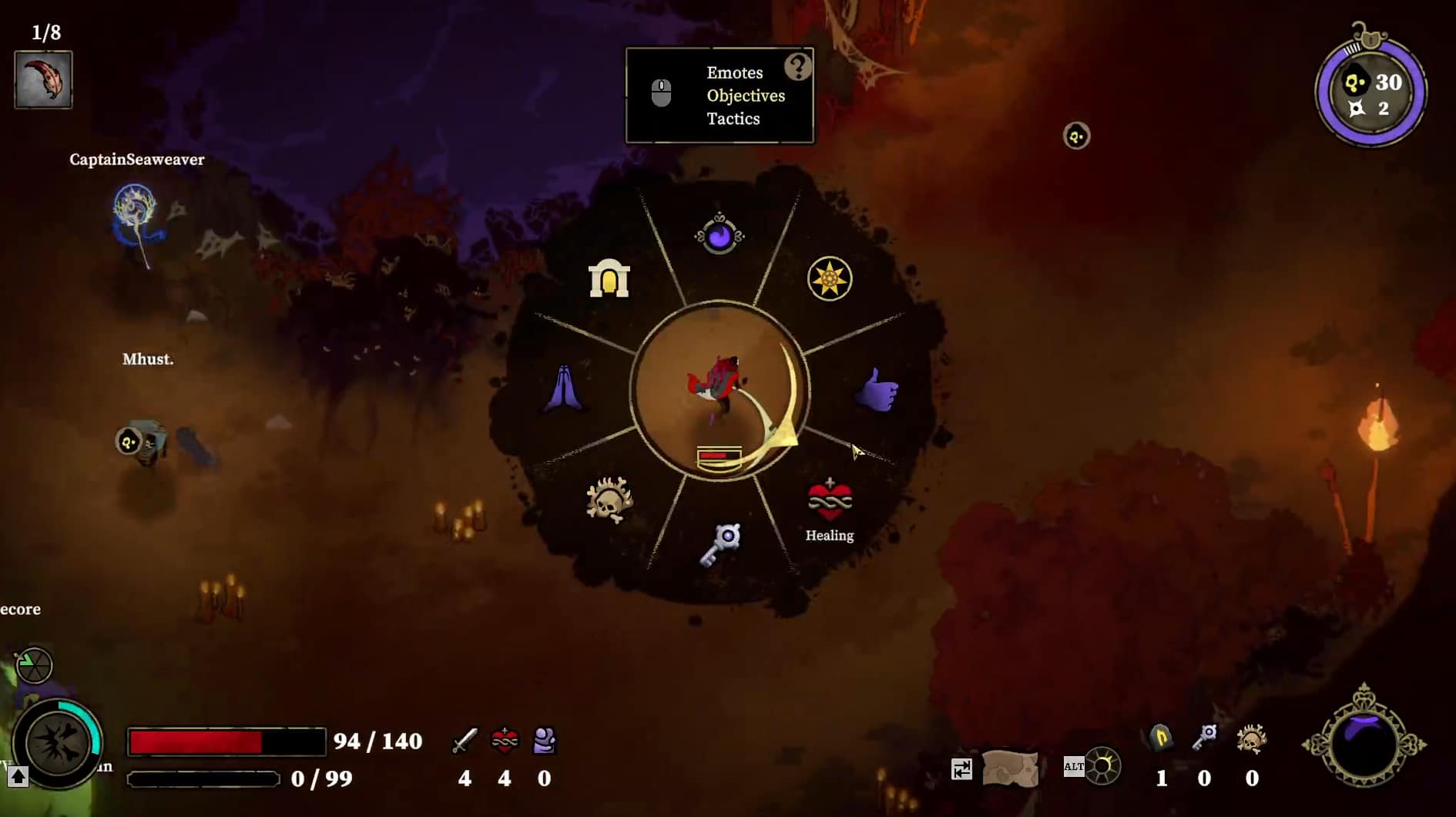Select the skull wheel option
The image size is (1456, 817).
[x=609, y=499]
